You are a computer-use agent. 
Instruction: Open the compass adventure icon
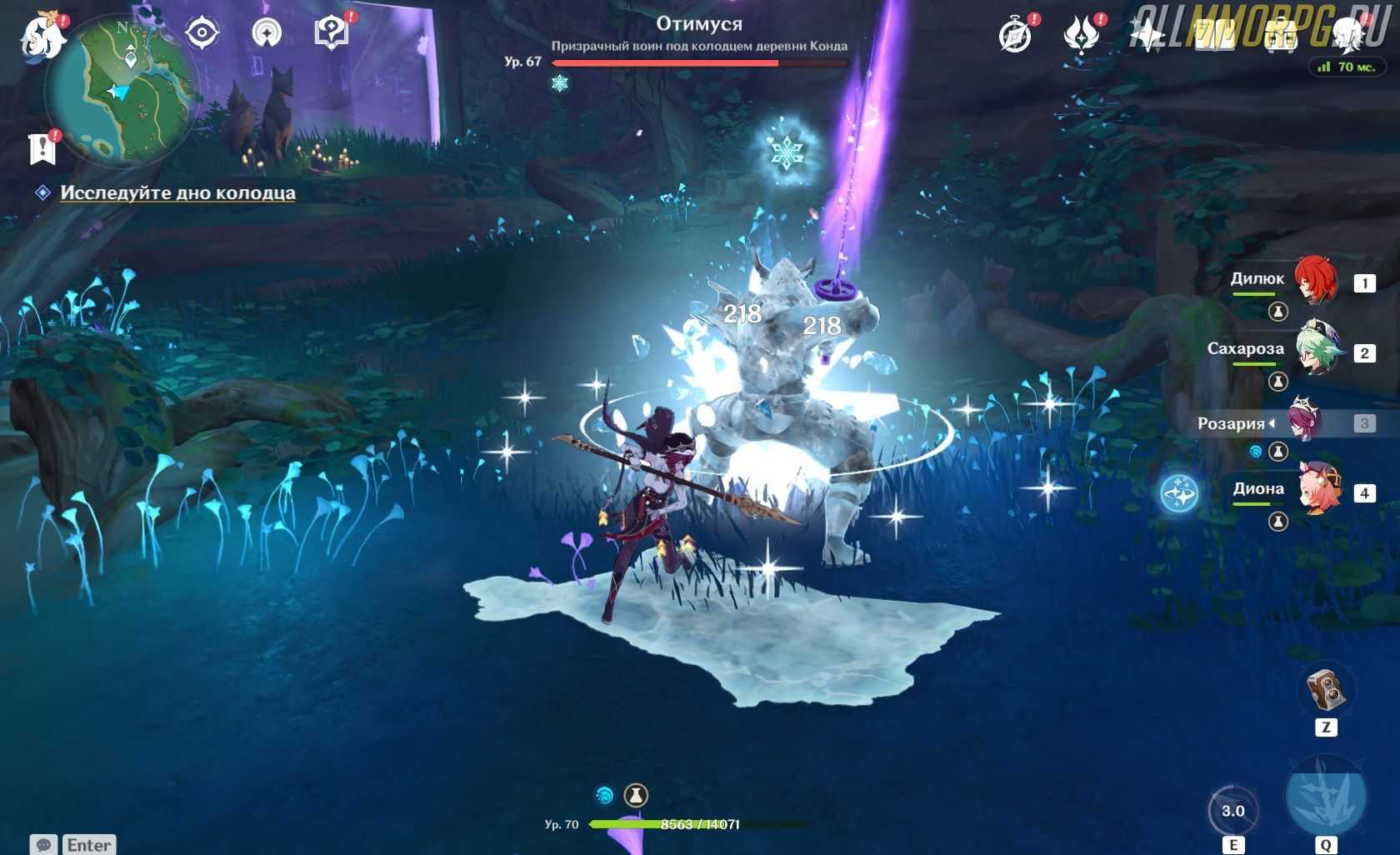coord(1015,35)
